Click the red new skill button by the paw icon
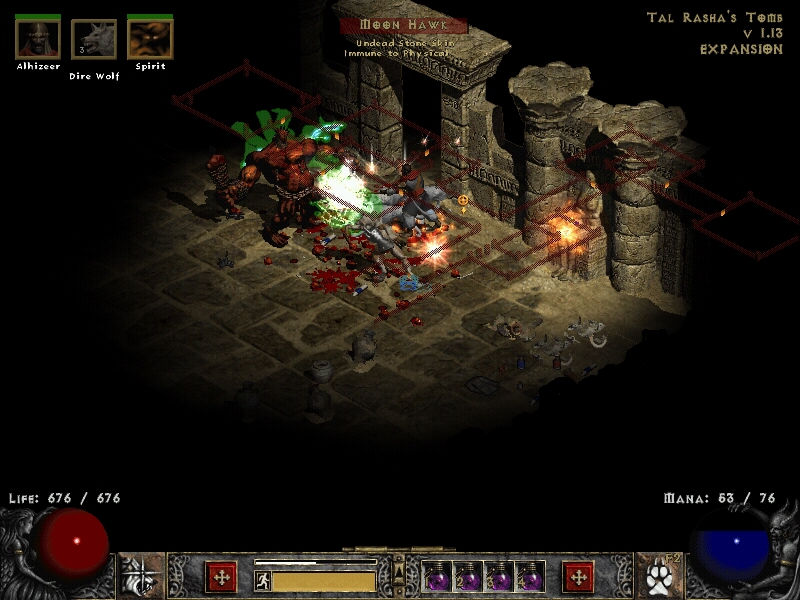The image size is (800, 600). 578,577
